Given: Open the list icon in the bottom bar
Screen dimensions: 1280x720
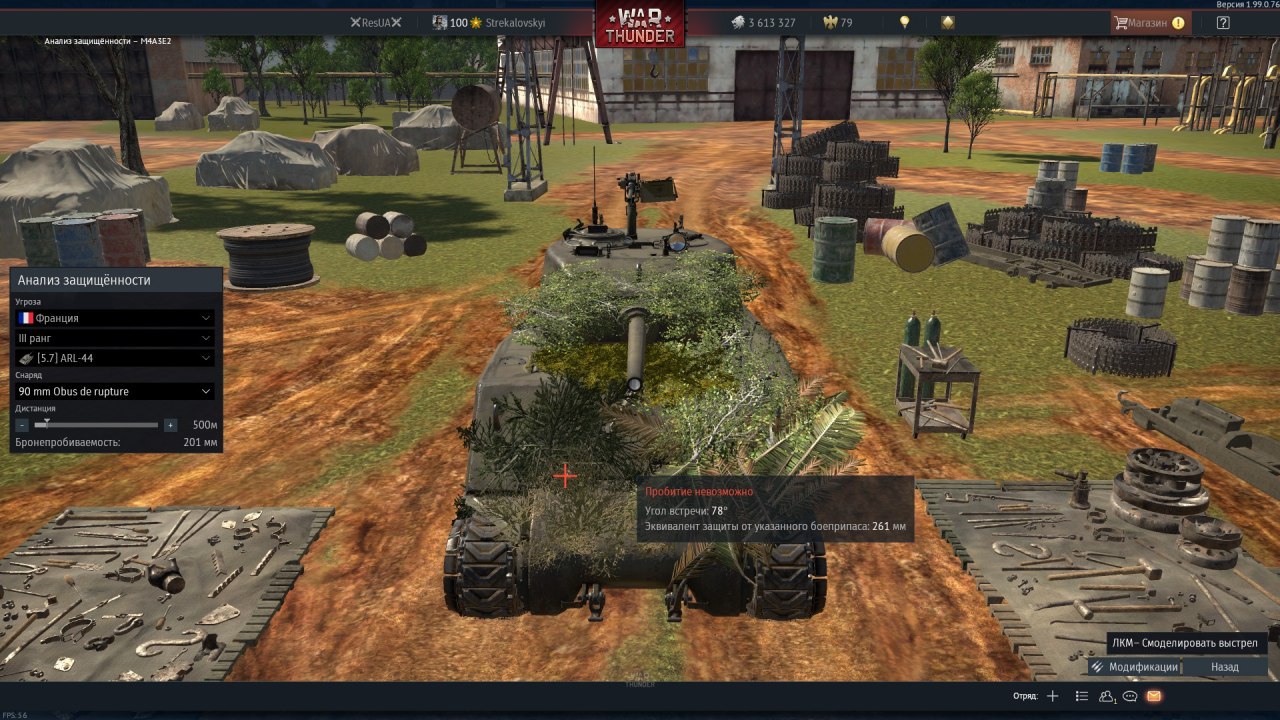Looking at the screenshot, I should (x=1081, y=696).
